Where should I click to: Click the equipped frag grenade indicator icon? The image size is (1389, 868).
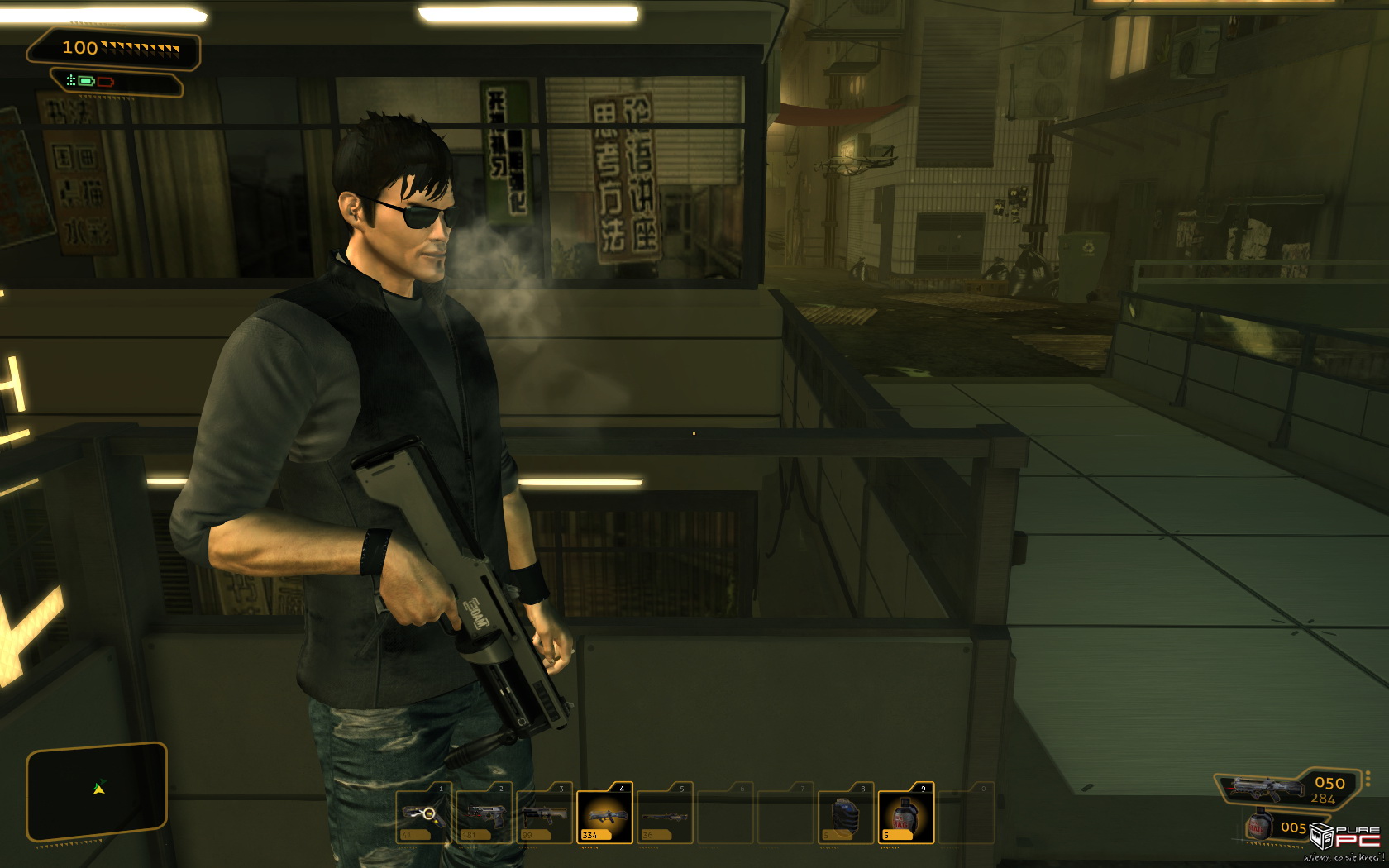click(x=1259, y=826)
